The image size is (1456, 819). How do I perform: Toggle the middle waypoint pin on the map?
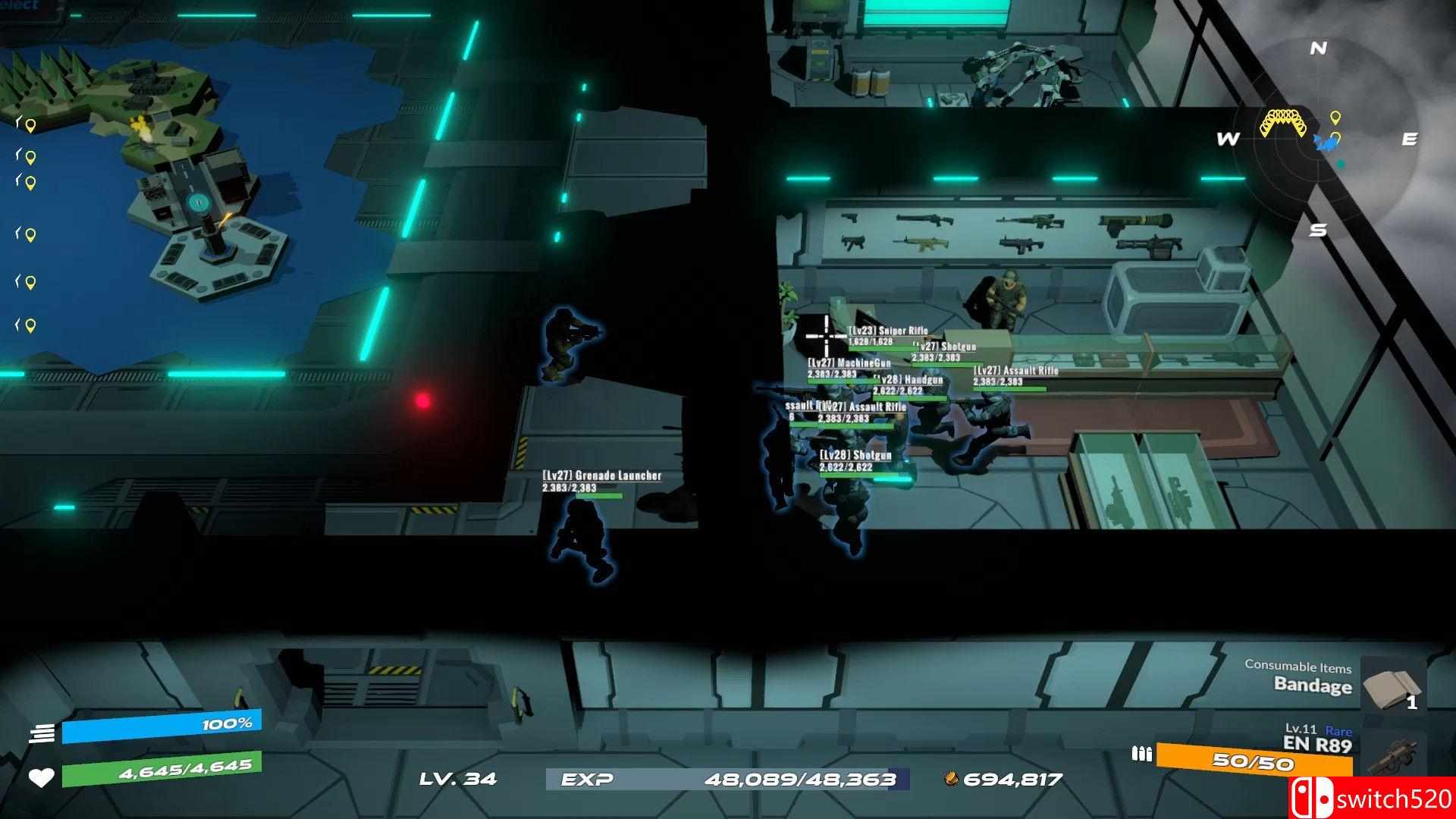coord(29,234)
